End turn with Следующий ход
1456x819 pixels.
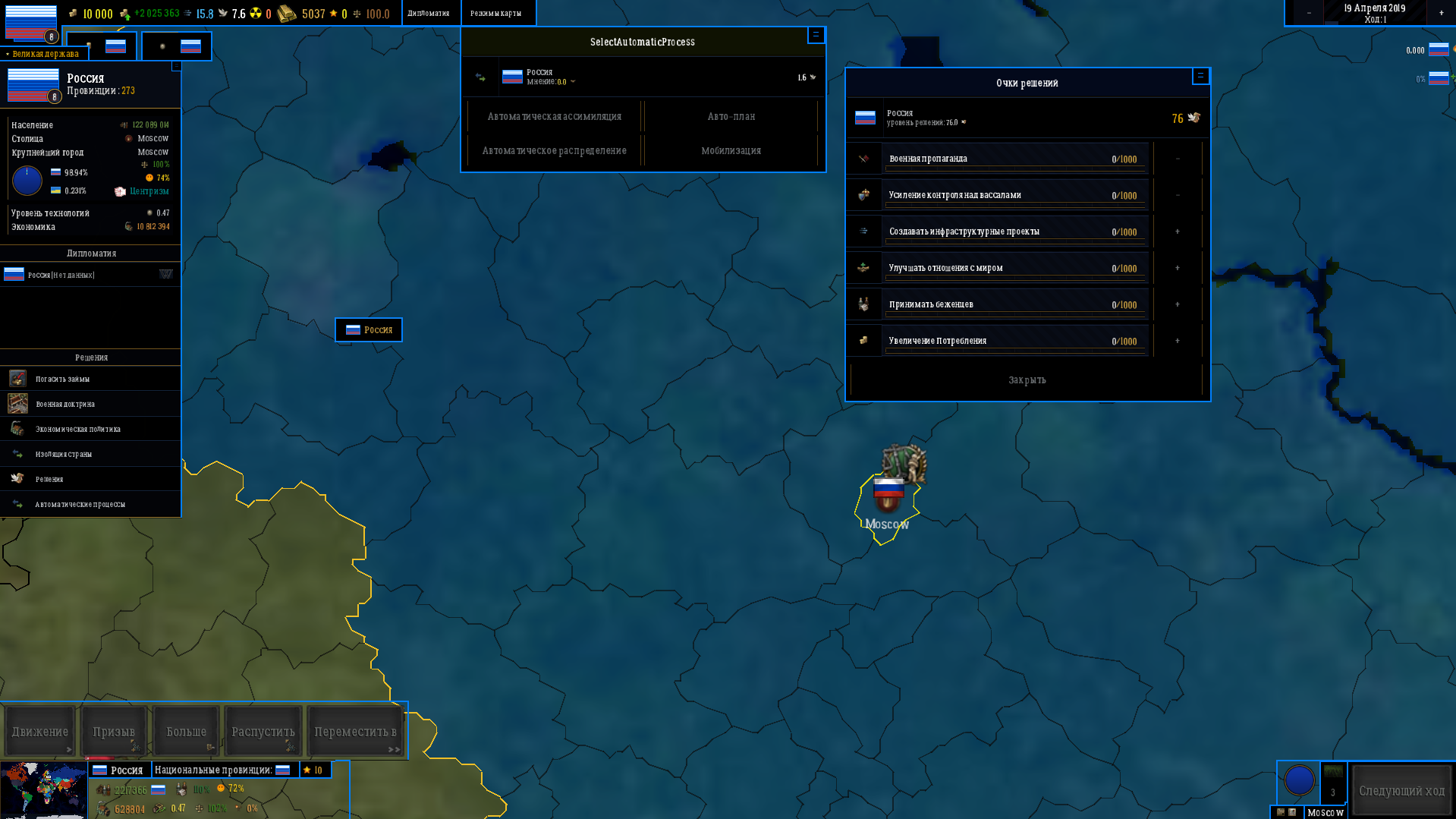tap(1401, 791)
